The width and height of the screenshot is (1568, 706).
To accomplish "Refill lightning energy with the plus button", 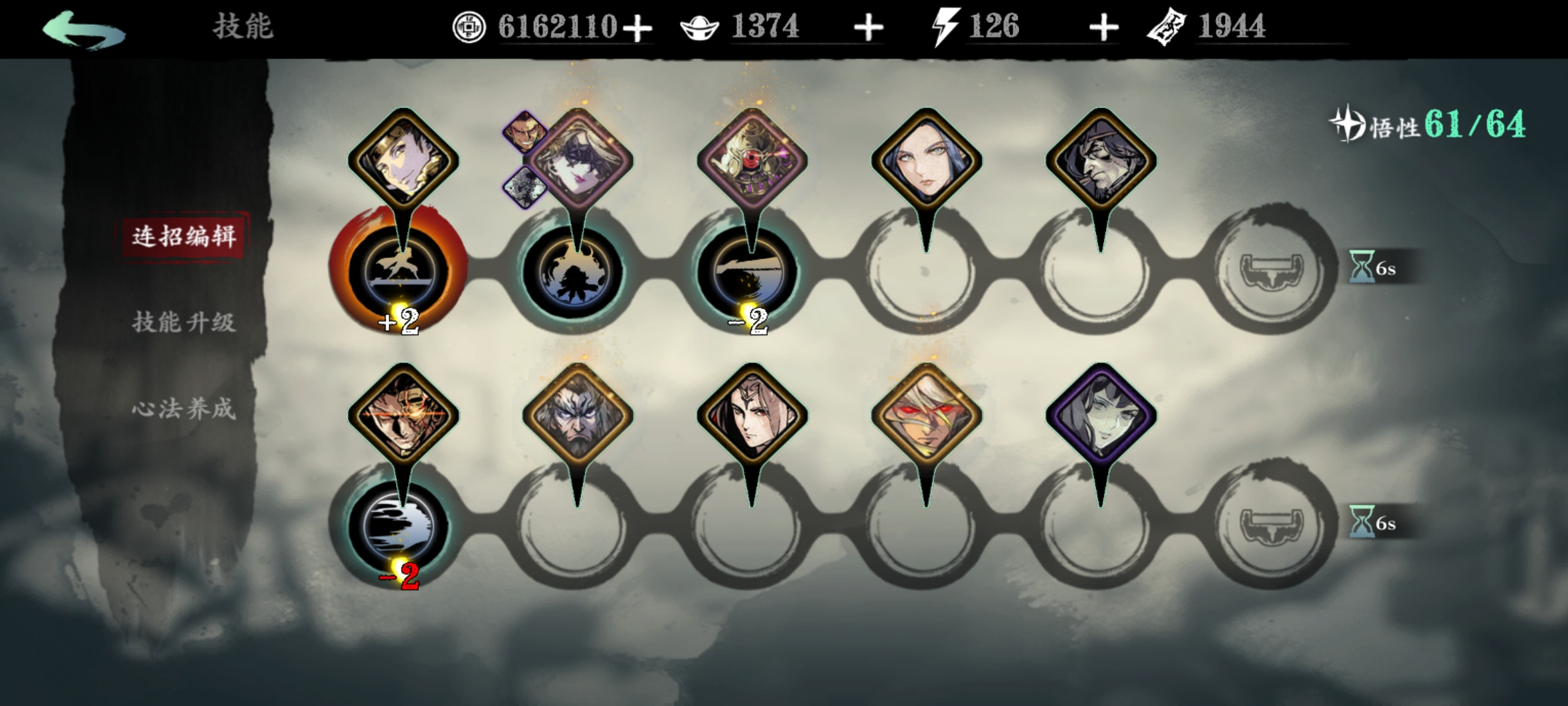I will [x=1103, y=29].
